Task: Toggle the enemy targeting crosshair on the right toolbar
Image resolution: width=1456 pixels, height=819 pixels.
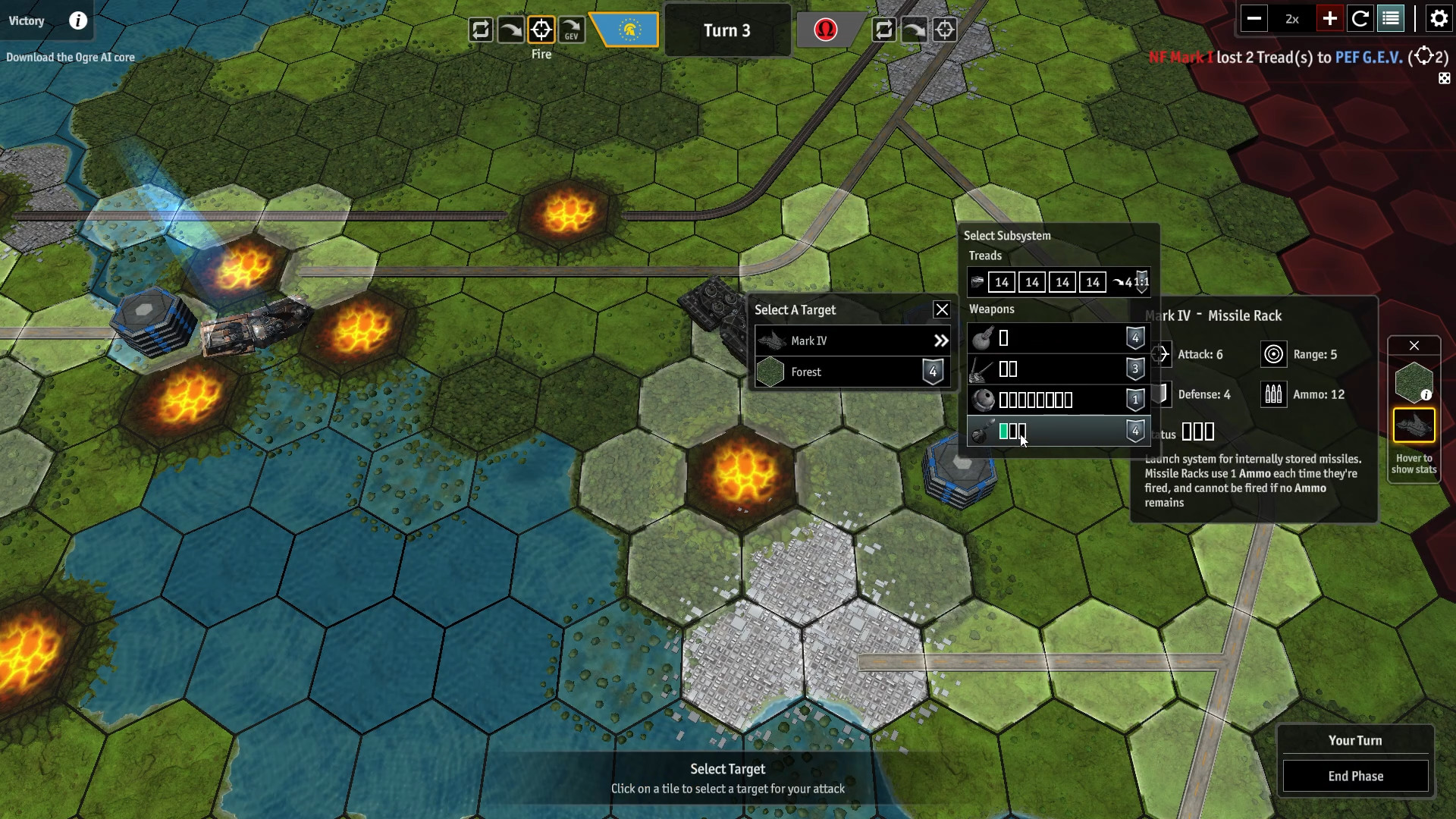Action: pos(945,30)
